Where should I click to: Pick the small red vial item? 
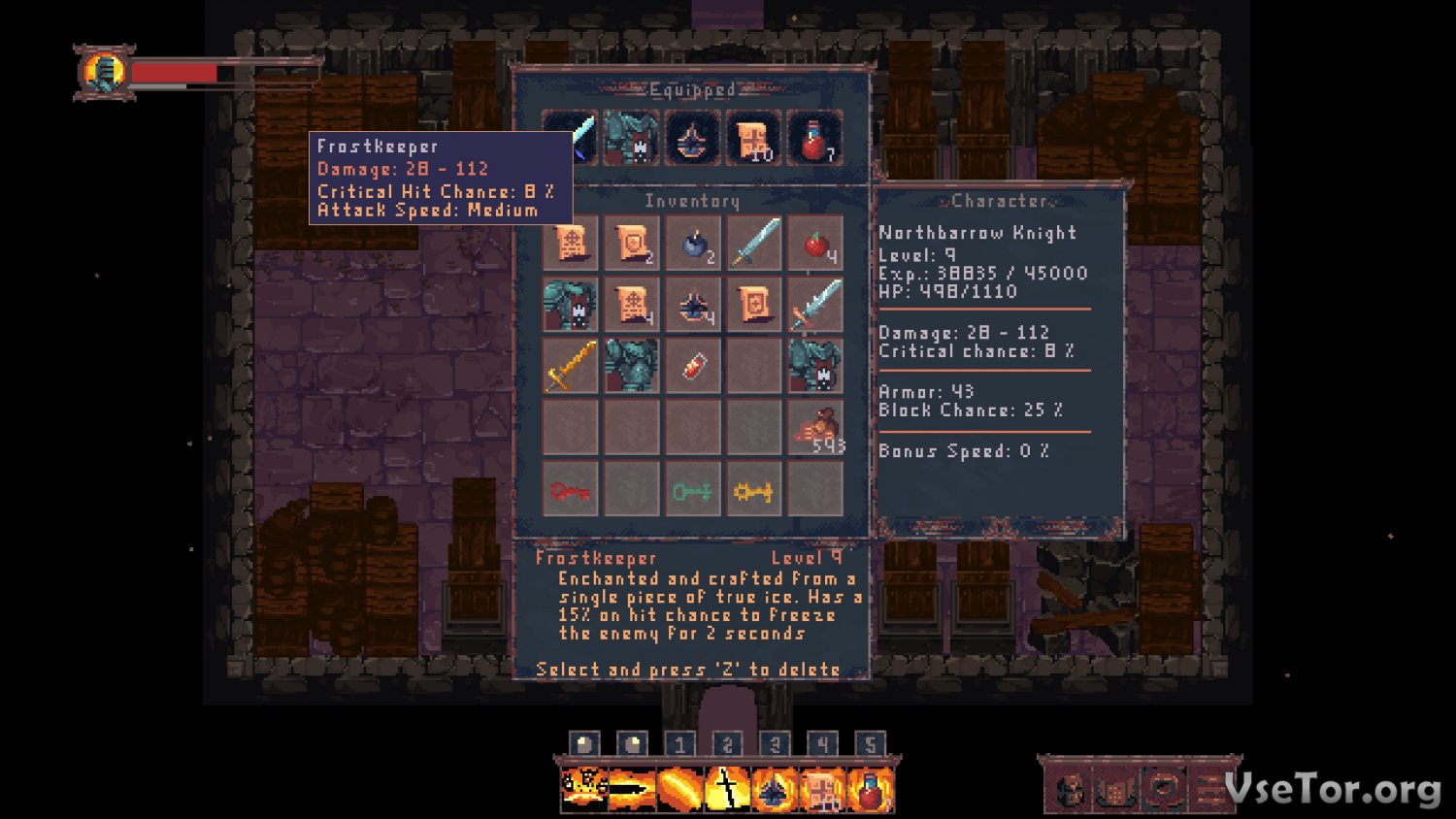pos(693,366)
